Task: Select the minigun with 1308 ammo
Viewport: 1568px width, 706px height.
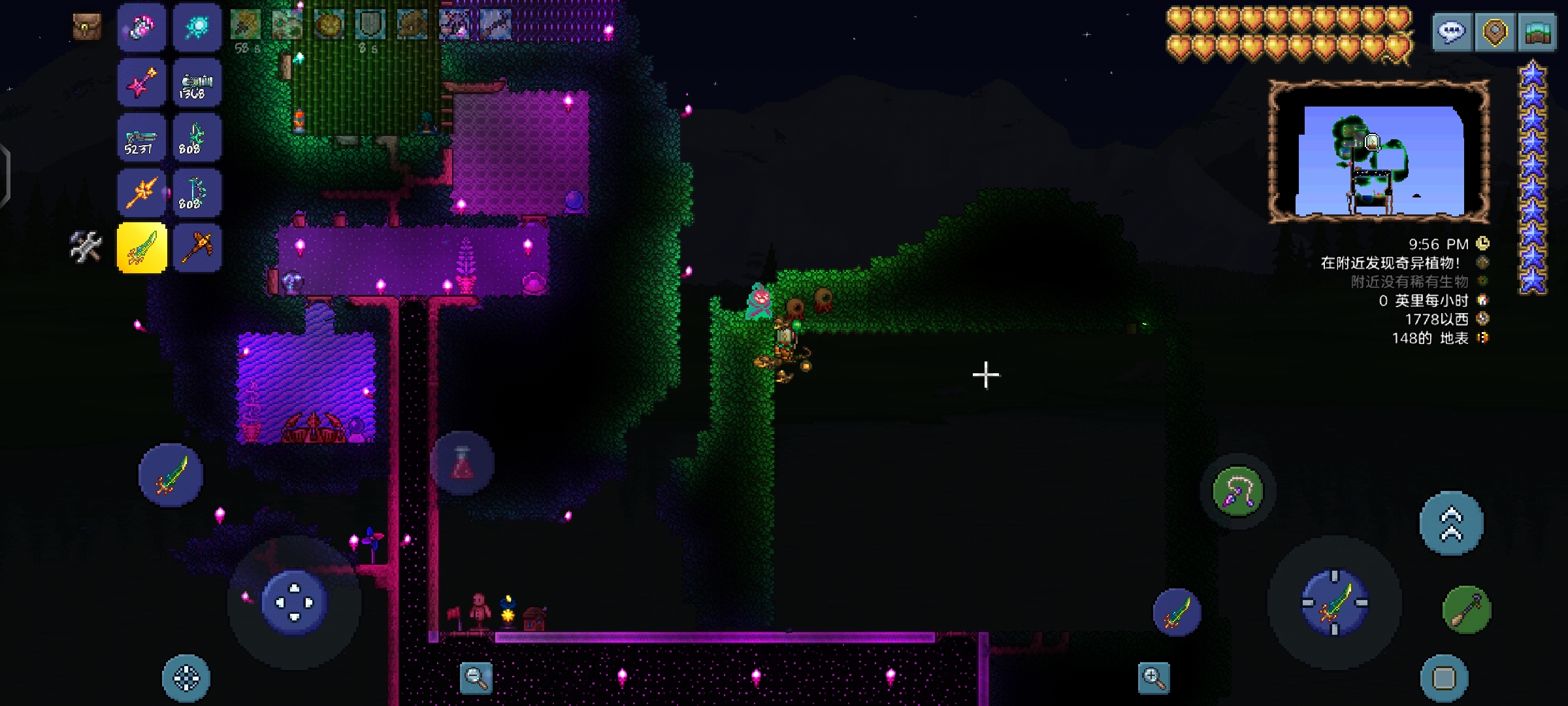Action: tap(197, 83)
